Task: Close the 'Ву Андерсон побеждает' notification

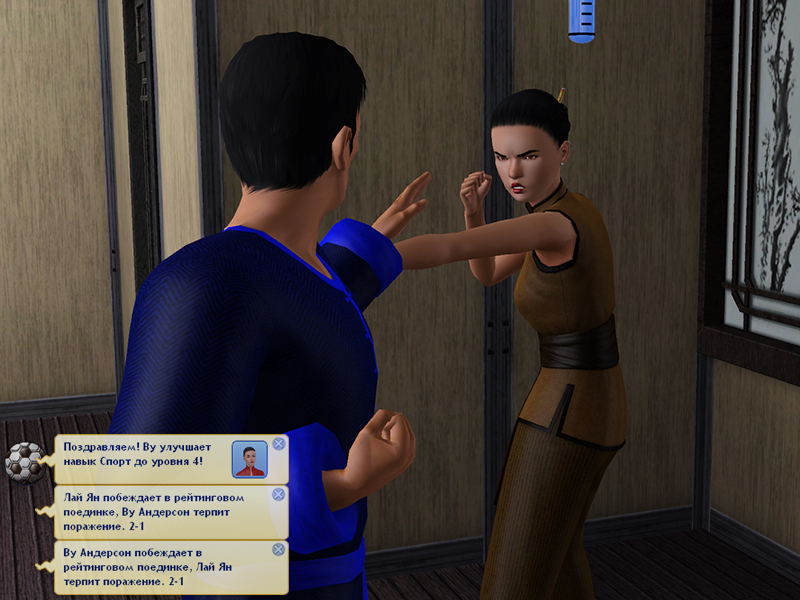Action: pyautogui.click(x=279, y=549)
